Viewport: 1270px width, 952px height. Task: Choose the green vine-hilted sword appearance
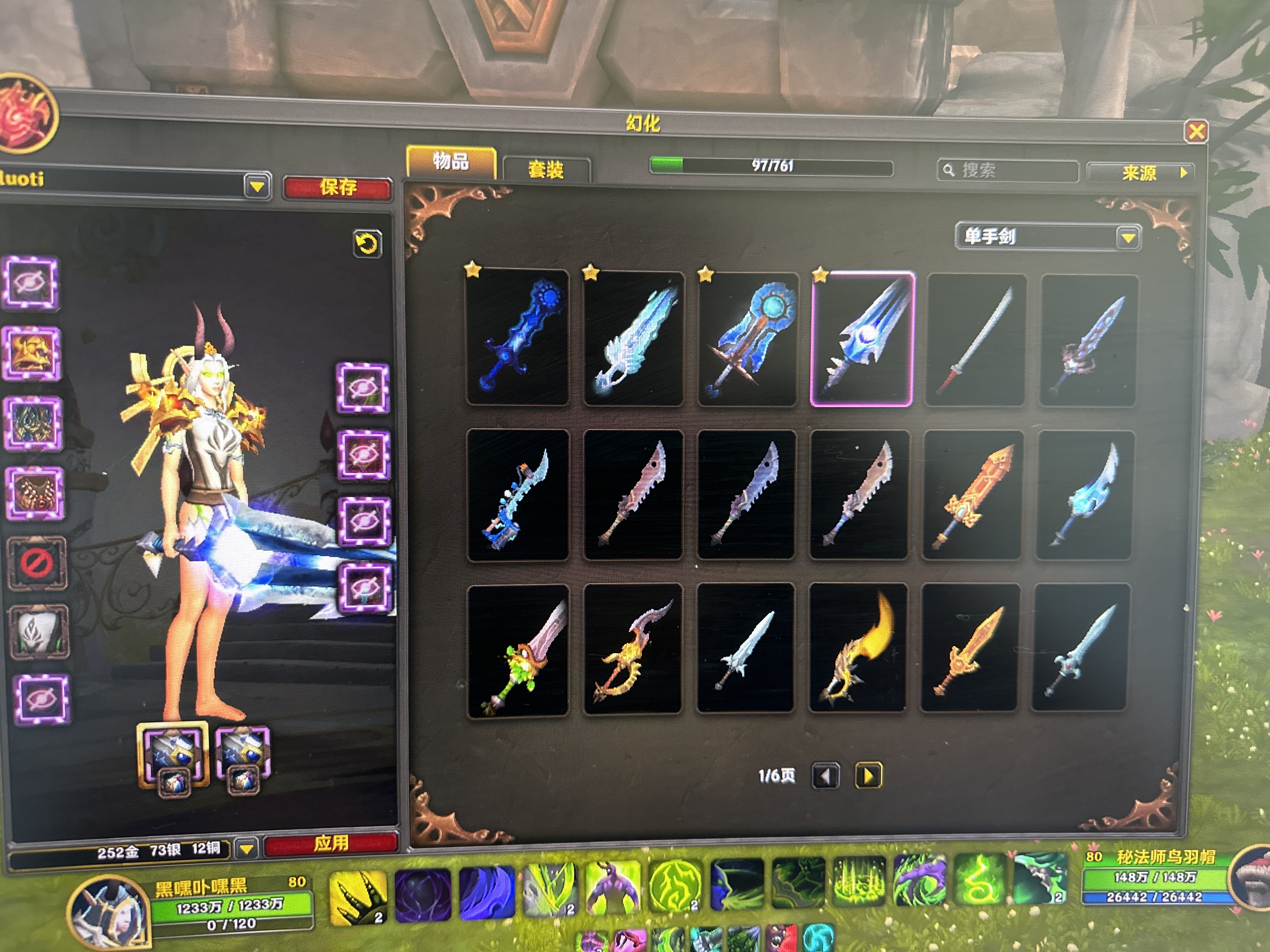pos(518,651)
